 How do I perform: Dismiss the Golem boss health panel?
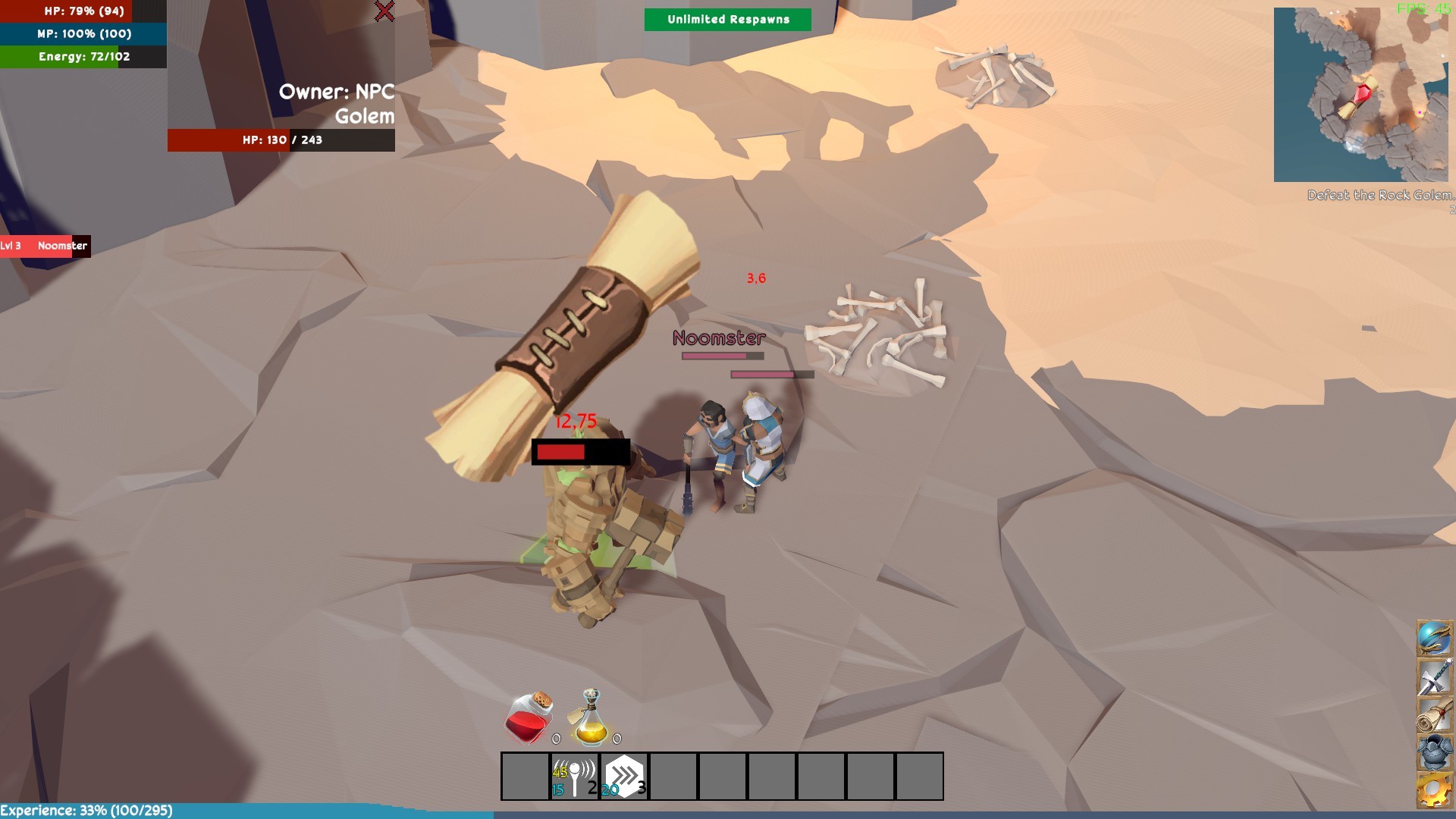point(384,11)
